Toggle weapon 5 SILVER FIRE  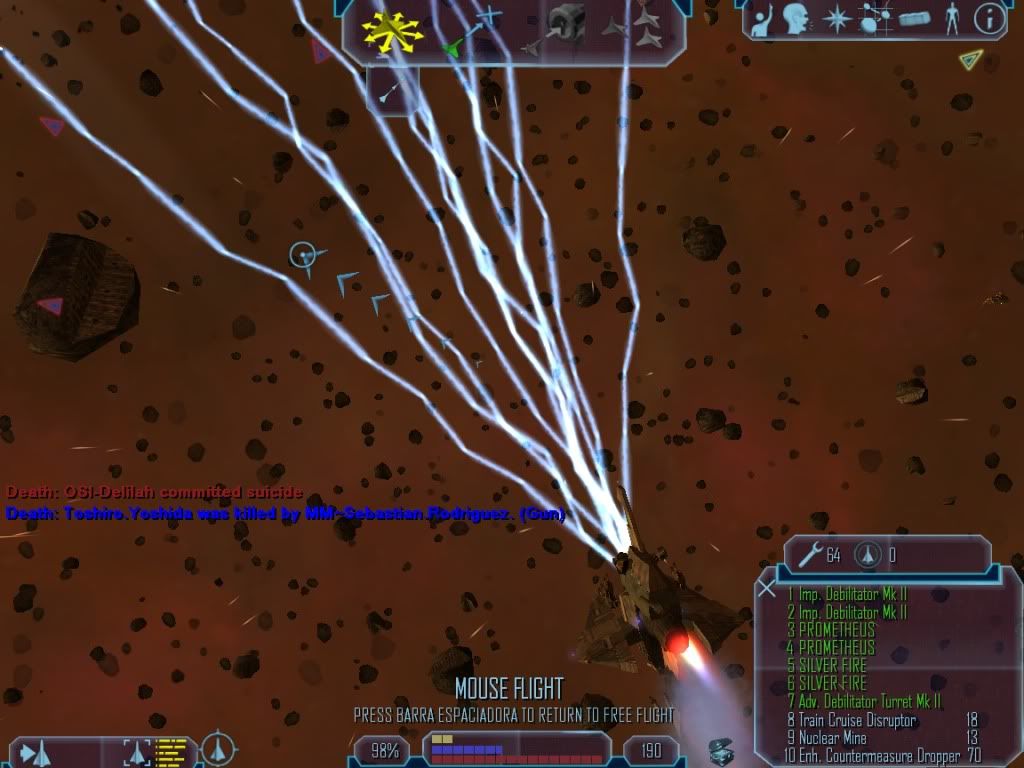(832, 665)
